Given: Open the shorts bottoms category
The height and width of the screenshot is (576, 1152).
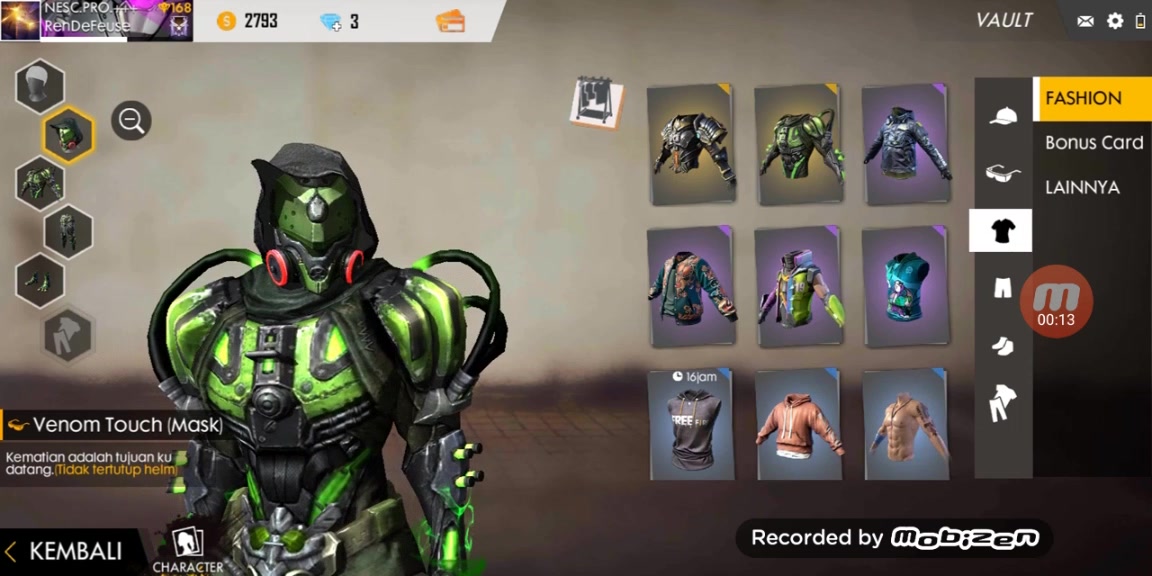Looking at the screenshot, I should [1002, 289].
